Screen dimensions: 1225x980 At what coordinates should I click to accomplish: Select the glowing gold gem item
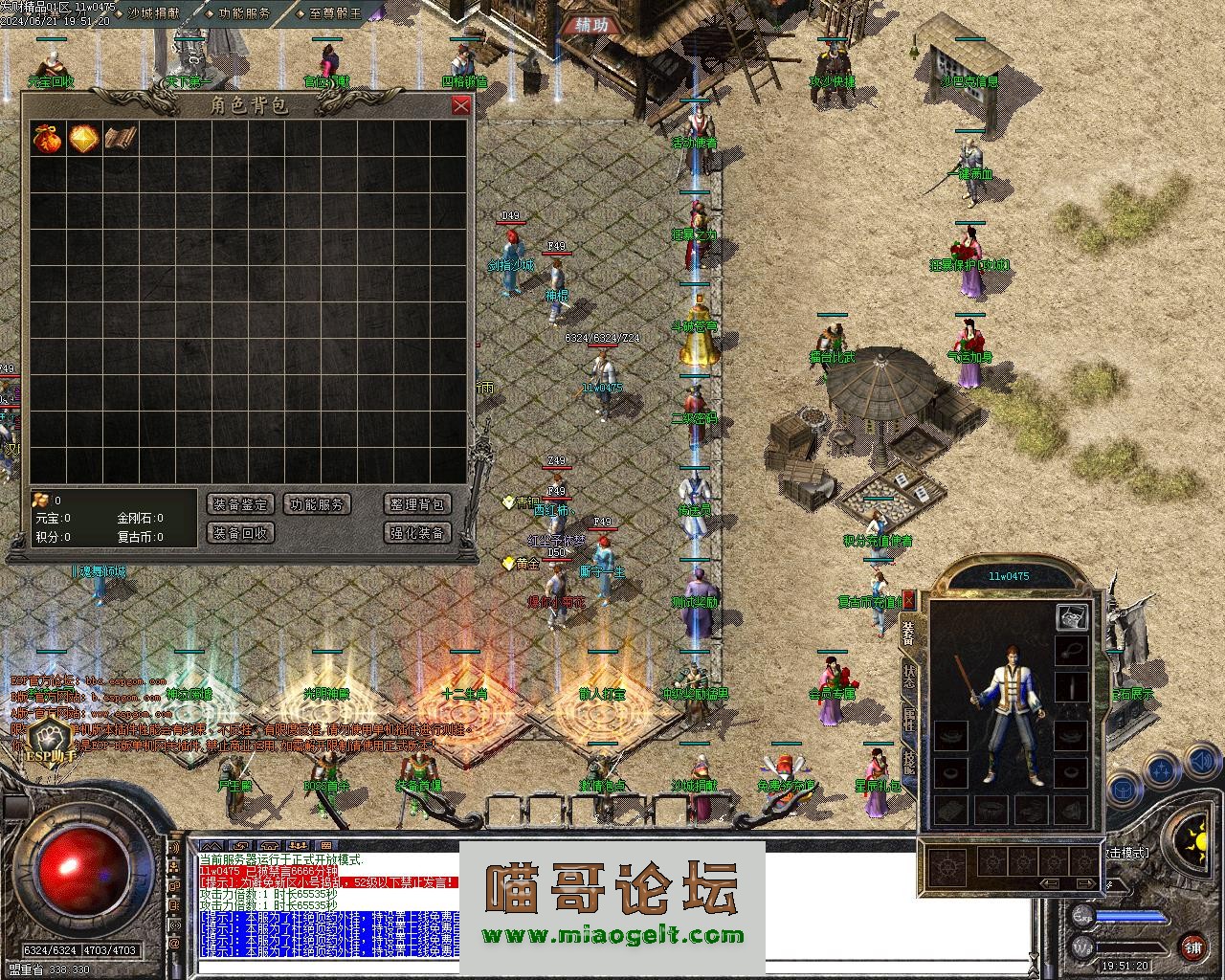pyautogui.click(x=83, y=138)
